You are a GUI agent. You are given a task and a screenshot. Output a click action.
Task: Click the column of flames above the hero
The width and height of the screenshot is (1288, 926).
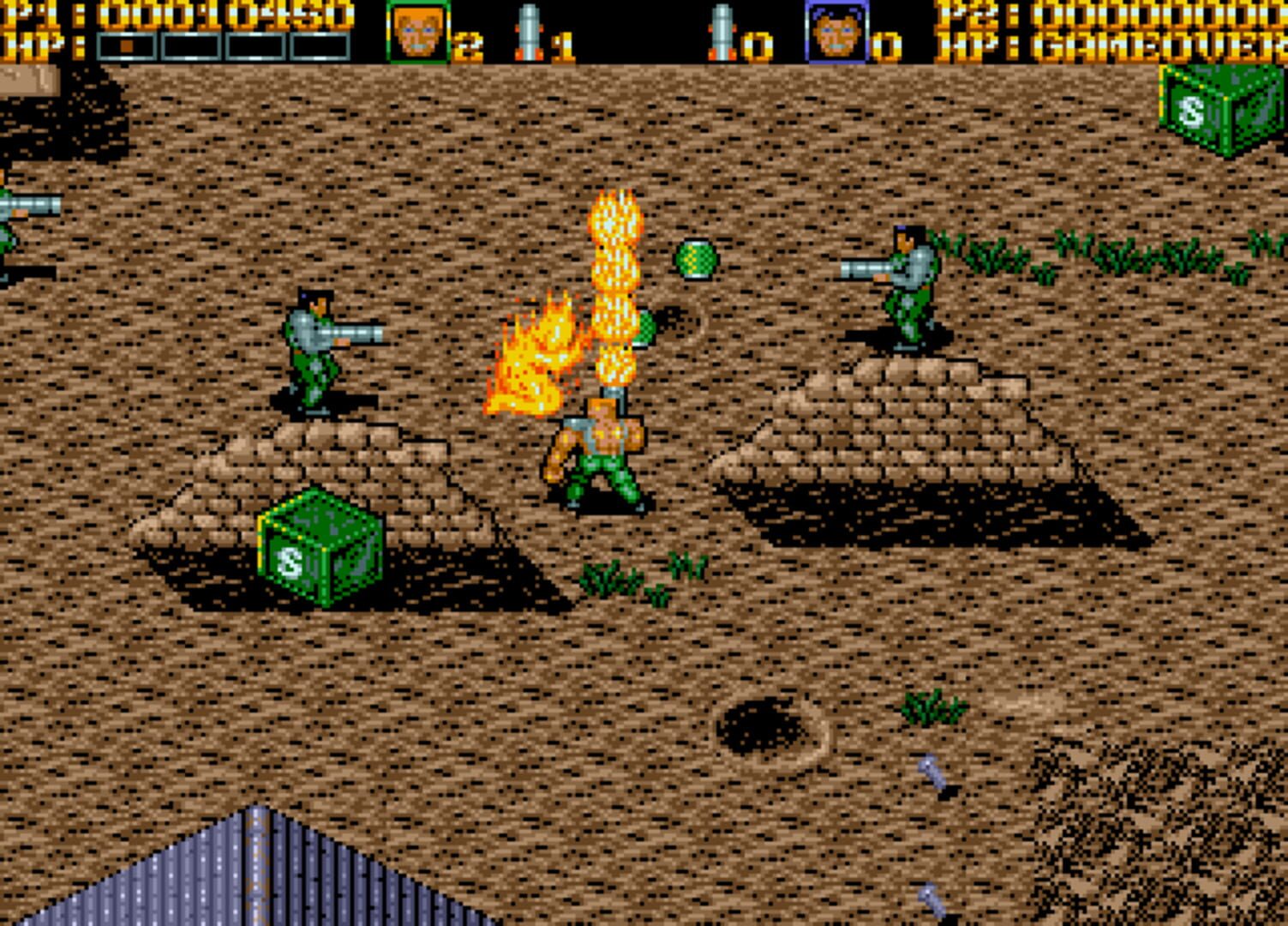[614, 283]
